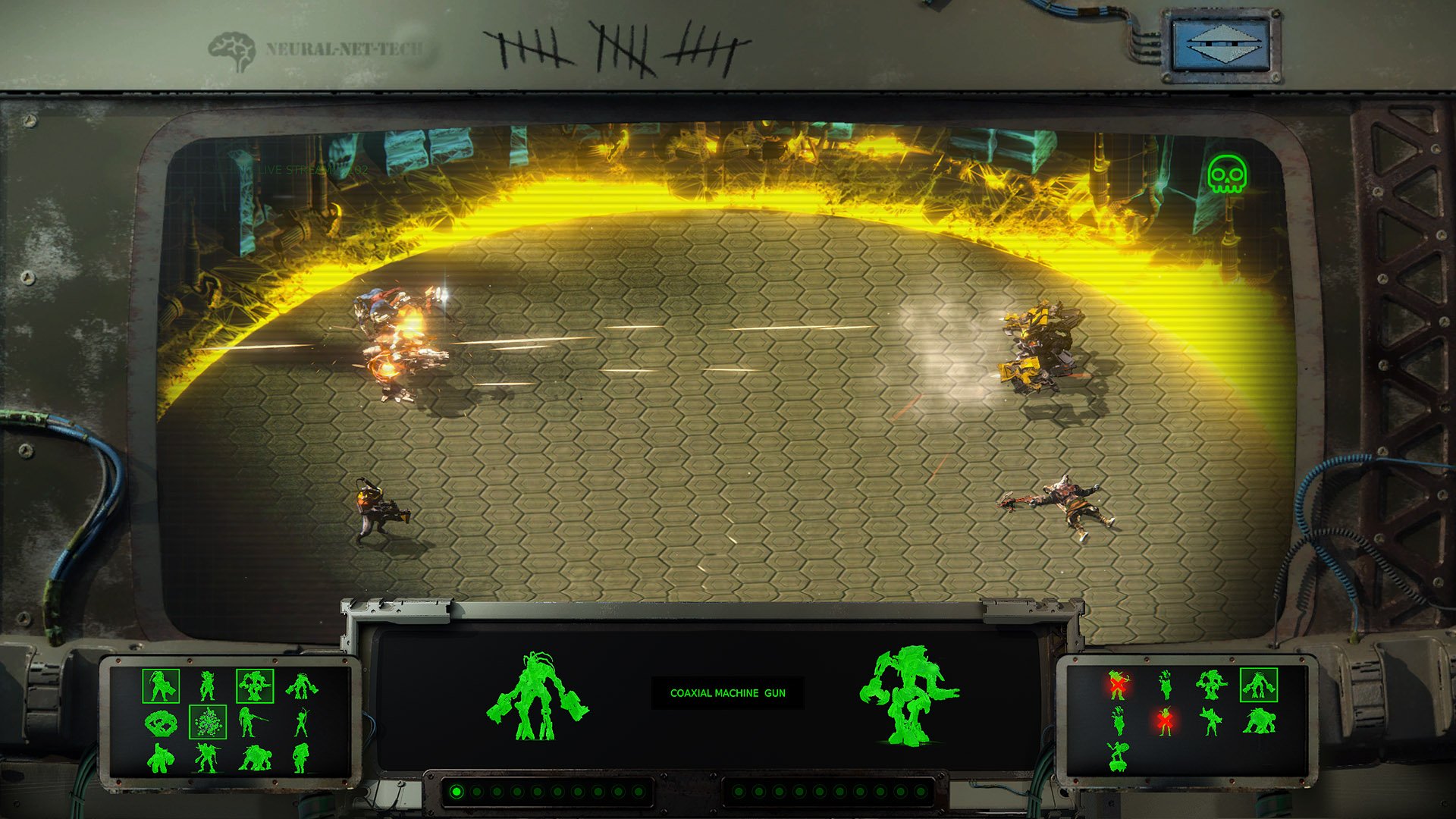Choose the long-haired spear wielder unit

tap(246, 722)
